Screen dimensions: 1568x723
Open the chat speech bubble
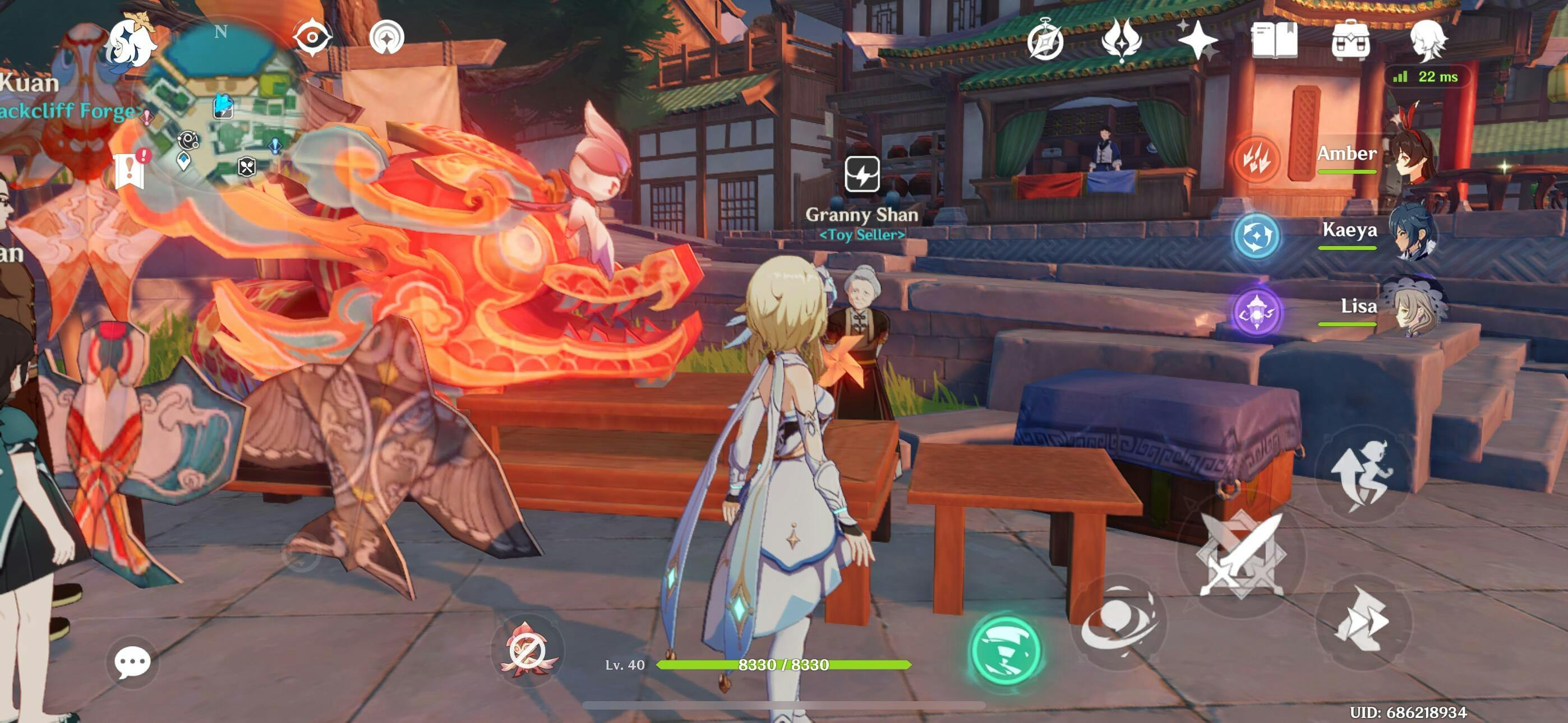(x=132, y=661)
